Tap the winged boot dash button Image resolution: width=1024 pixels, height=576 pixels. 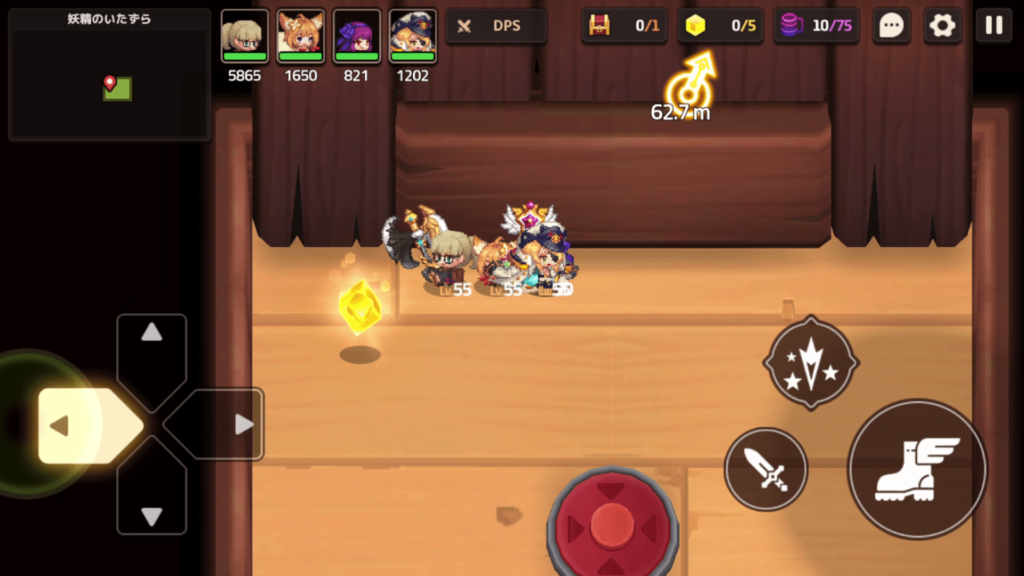pyautogui.click(x=917, y=469)
